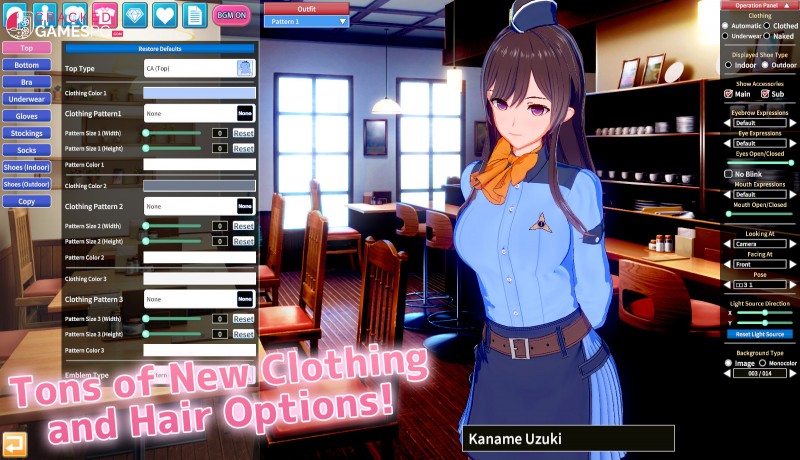Toggle the BGM ON button

(232, 14)
